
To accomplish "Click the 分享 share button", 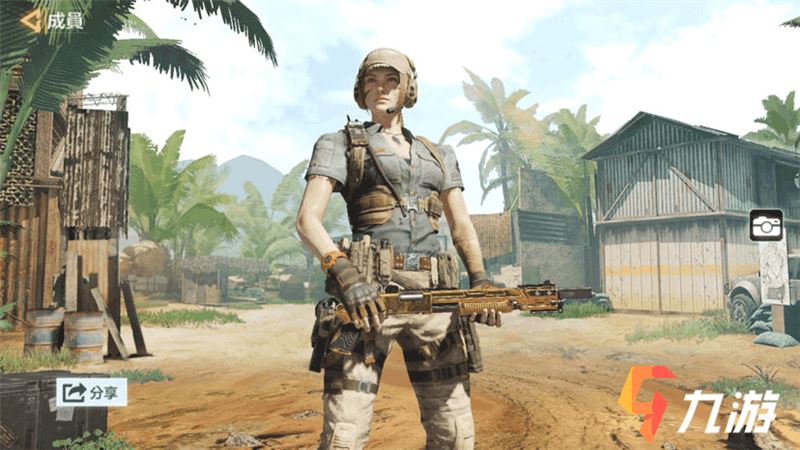I will (x=91, y=391).
